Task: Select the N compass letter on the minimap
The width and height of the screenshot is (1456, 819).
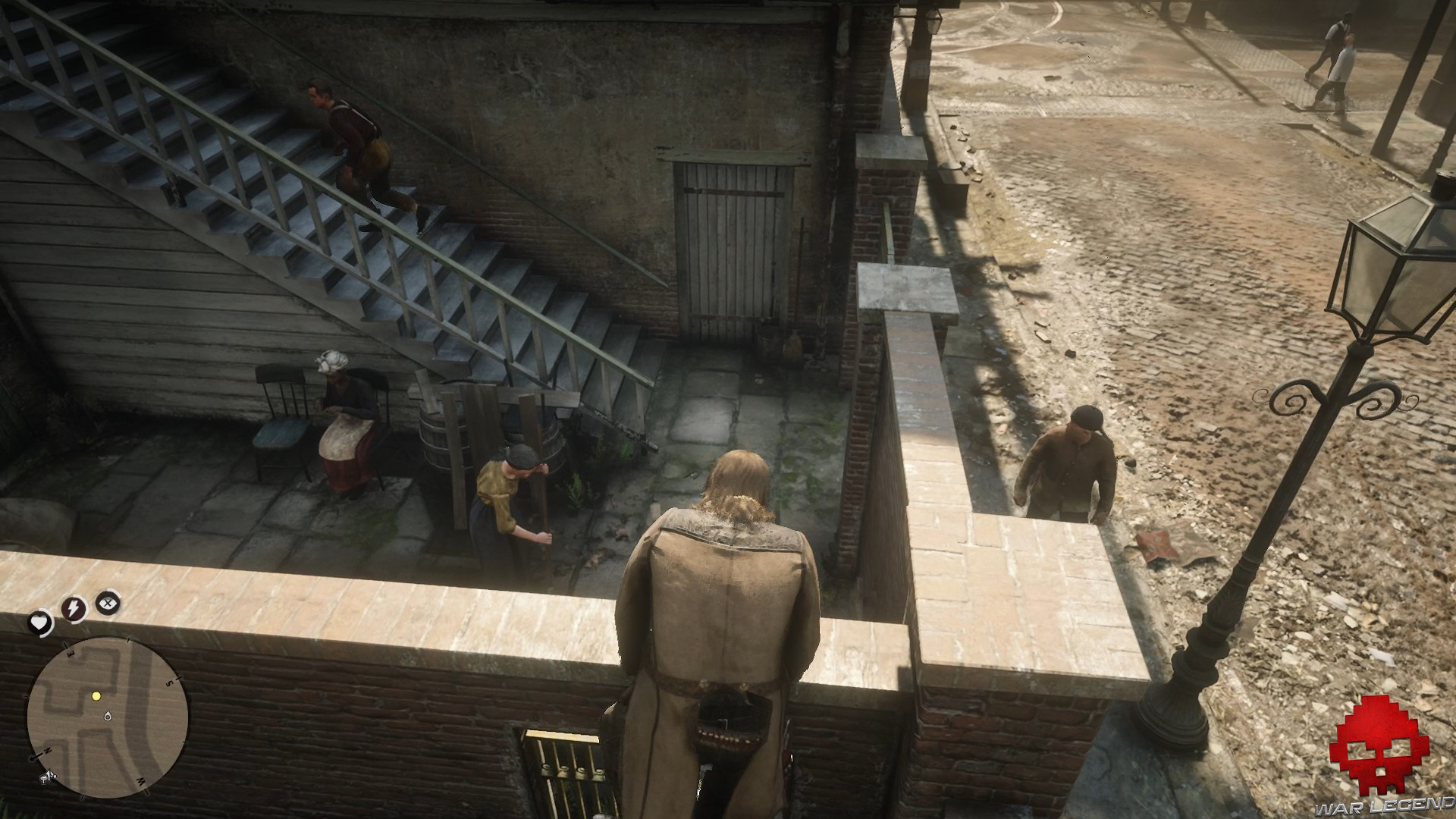Action: 48,750
